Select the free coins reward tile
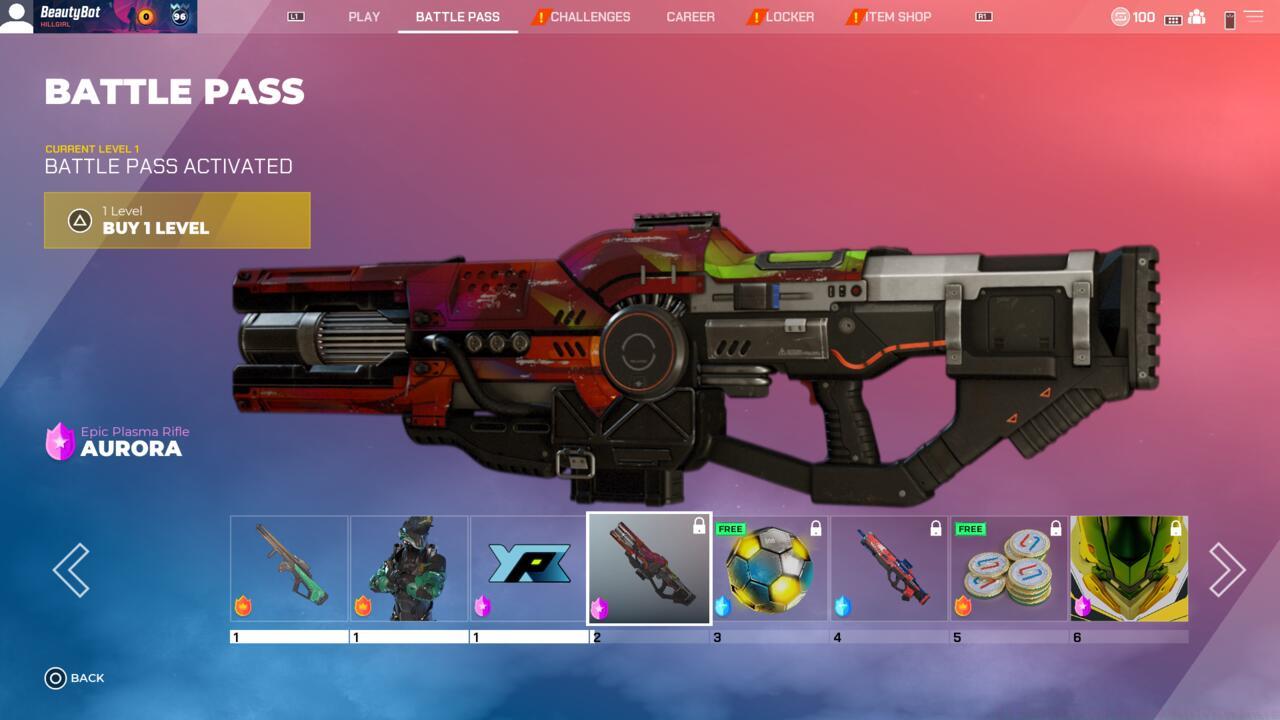Viewport: 1280px width, 720px height. (x=1009, y=568)
